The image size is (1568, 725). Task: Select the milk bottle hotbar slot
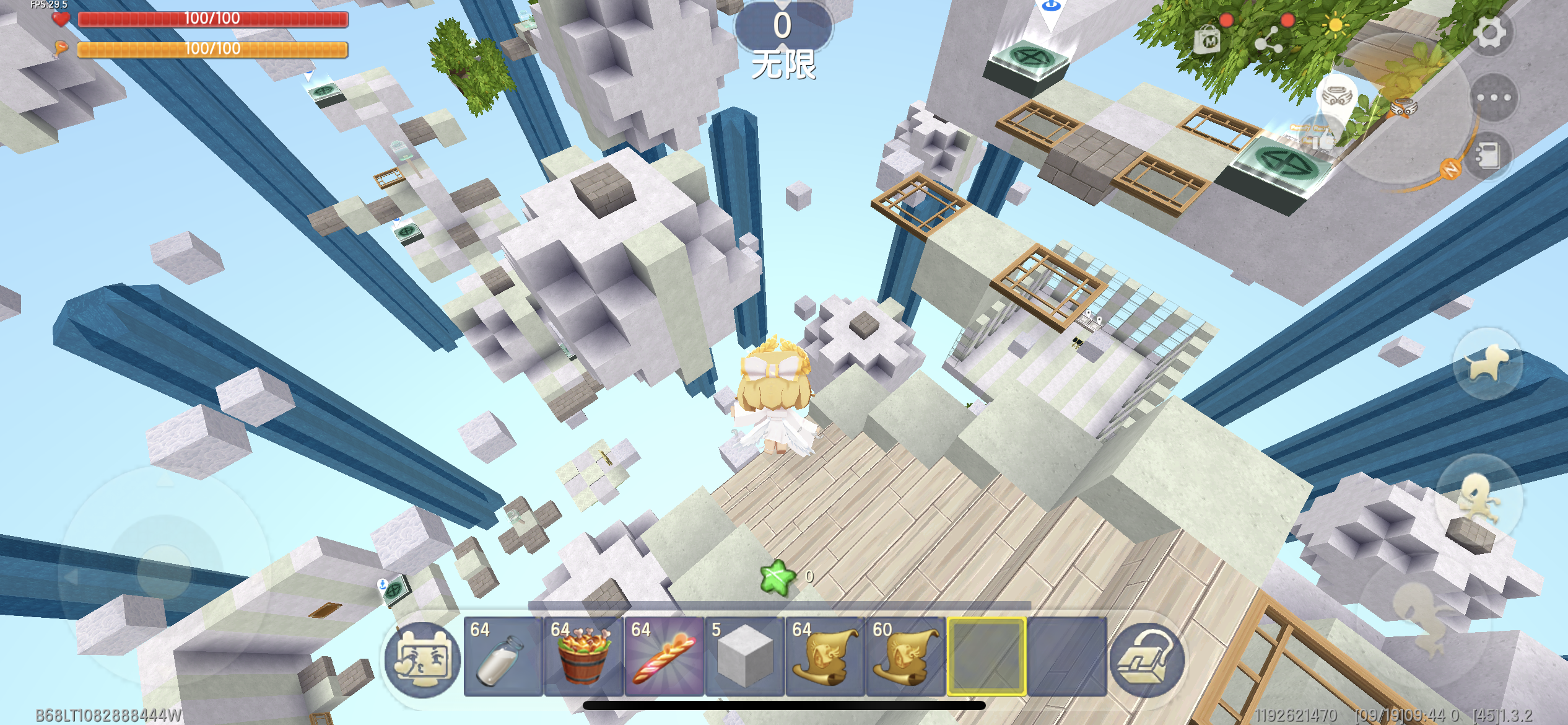coord(503,657)
